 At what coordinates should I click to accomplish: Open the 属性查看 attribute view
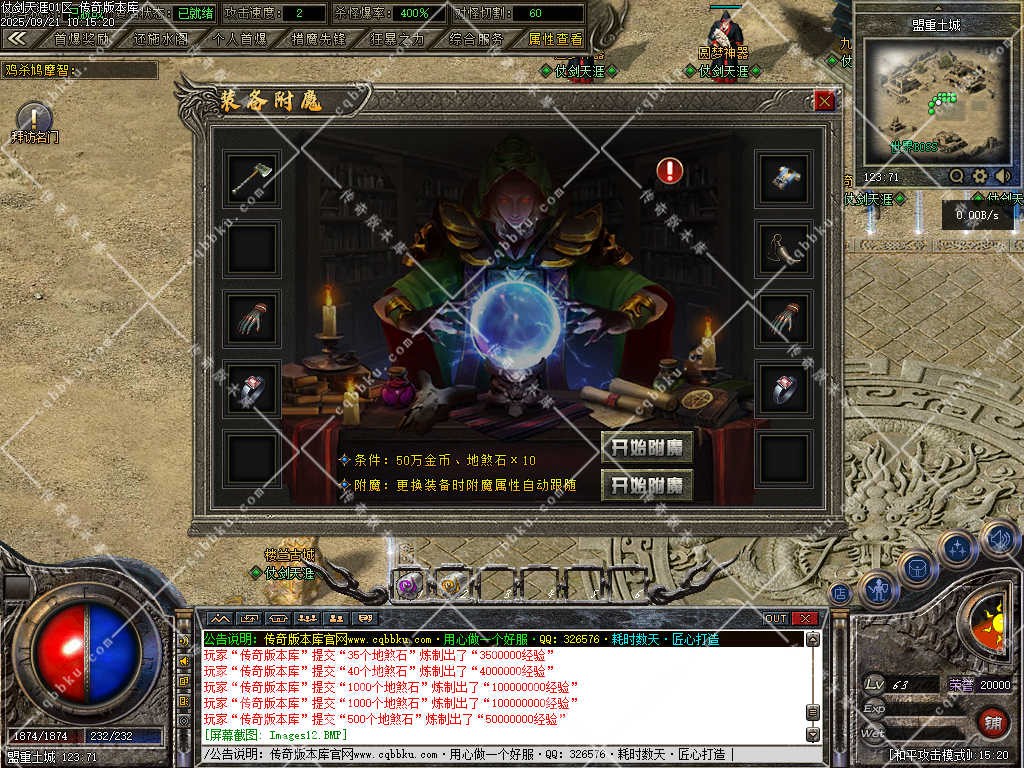(555, 39)
